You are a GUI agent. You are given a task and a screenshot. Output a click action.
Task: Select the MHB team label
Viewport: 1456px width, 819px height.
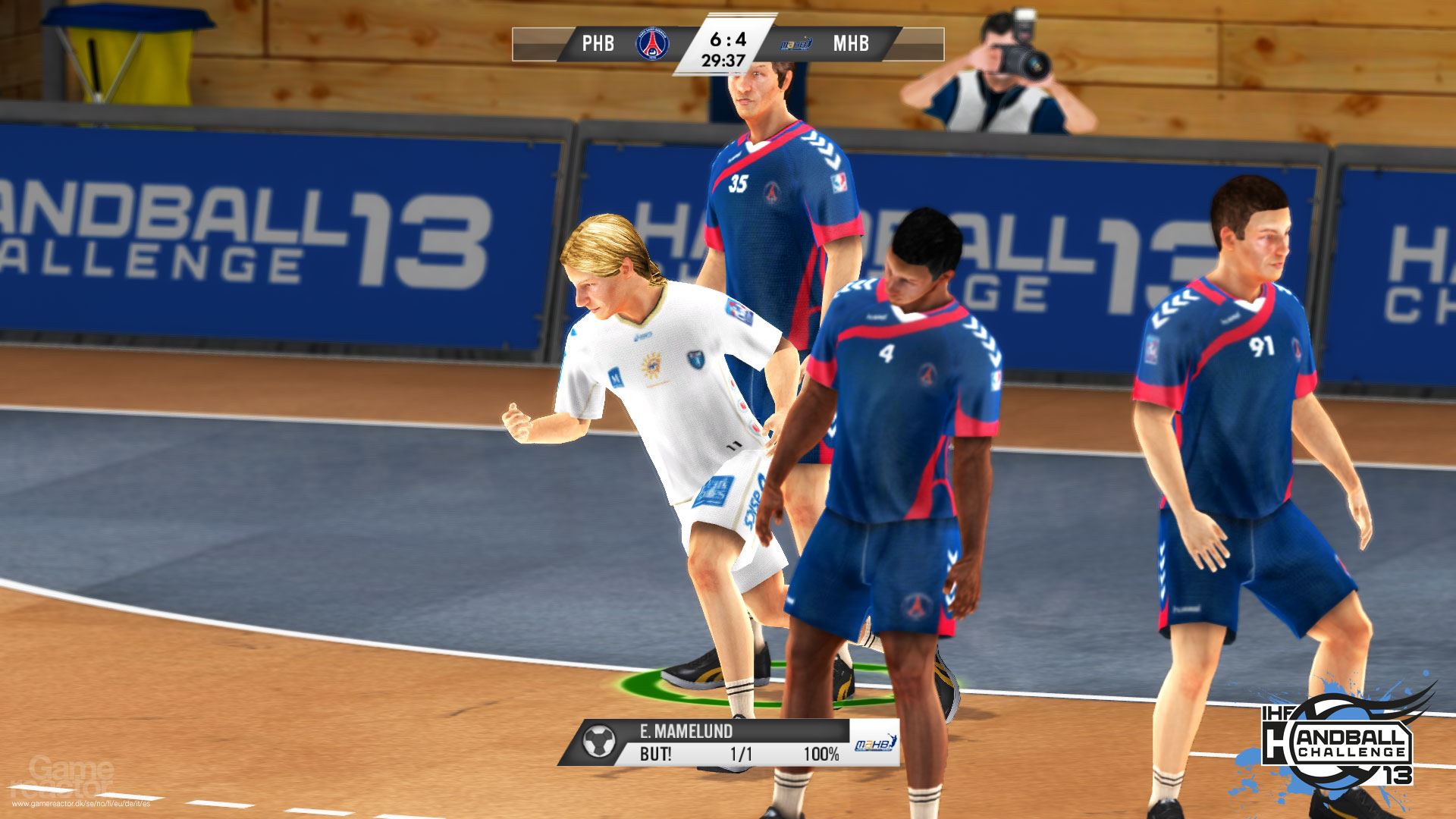[x=851, y=43]
